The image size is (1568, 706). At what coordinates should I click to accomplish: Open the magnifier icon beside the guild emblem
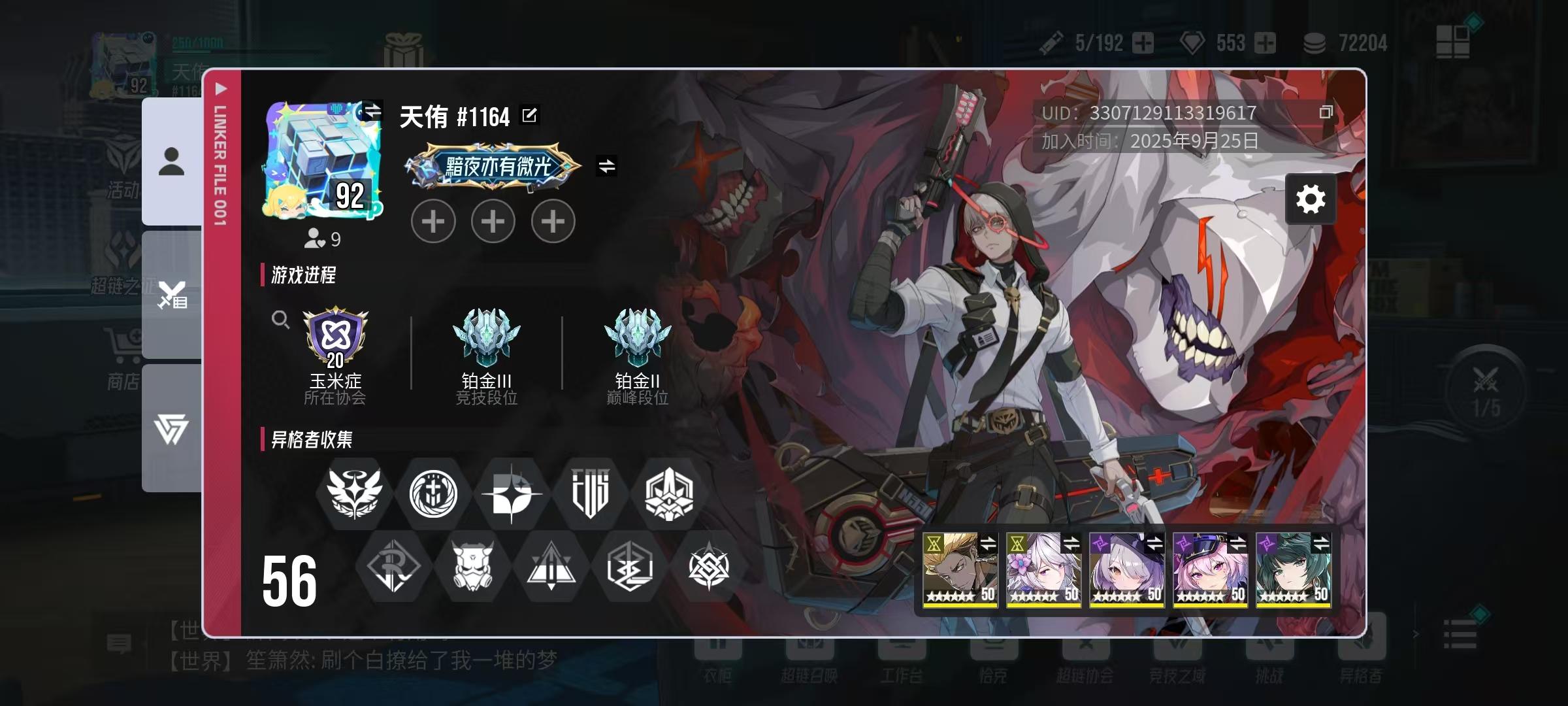click(x=281, y=320)
